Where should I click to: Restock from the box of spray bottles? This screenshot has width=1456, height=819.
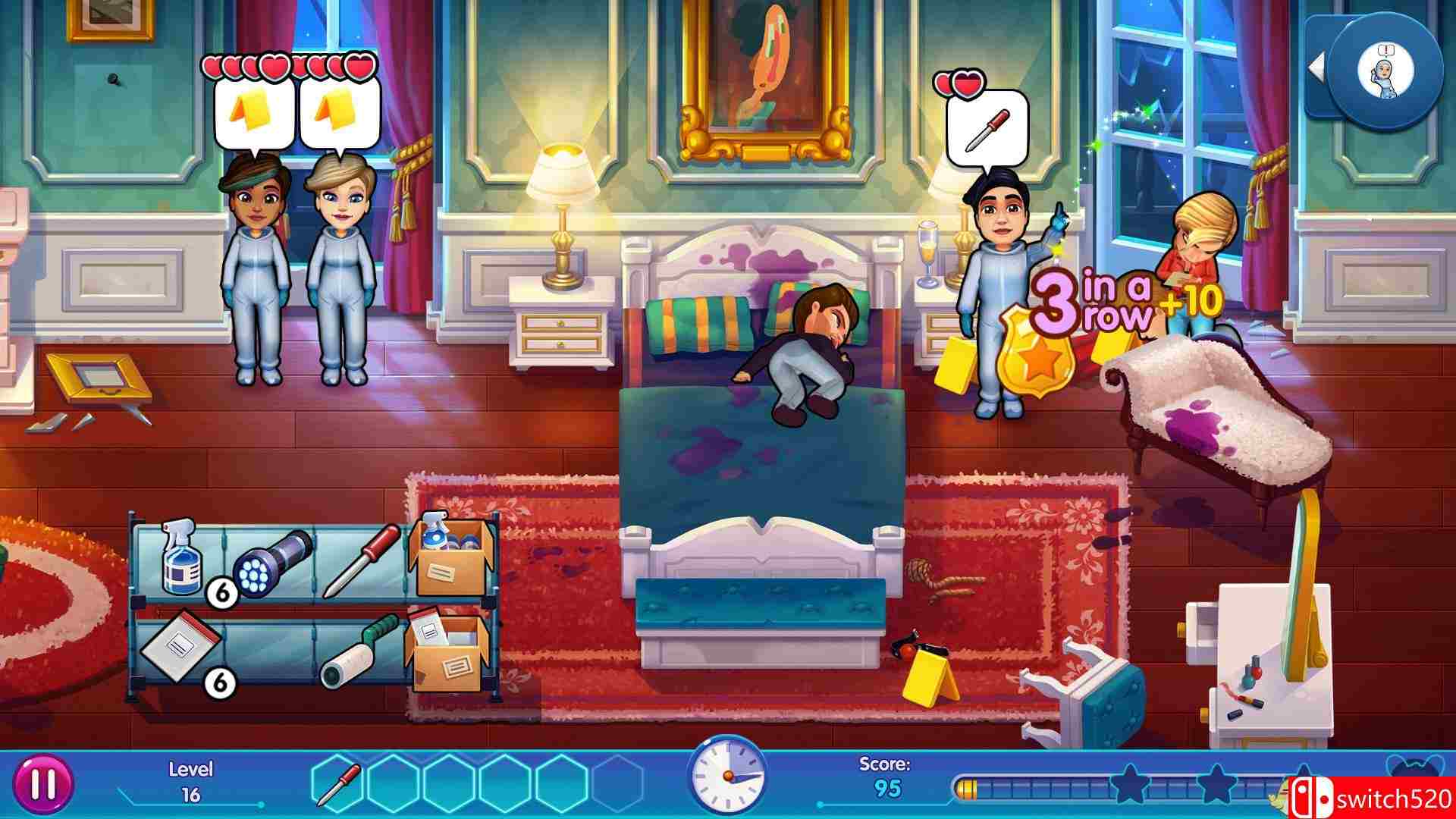(x=450, y=560)
